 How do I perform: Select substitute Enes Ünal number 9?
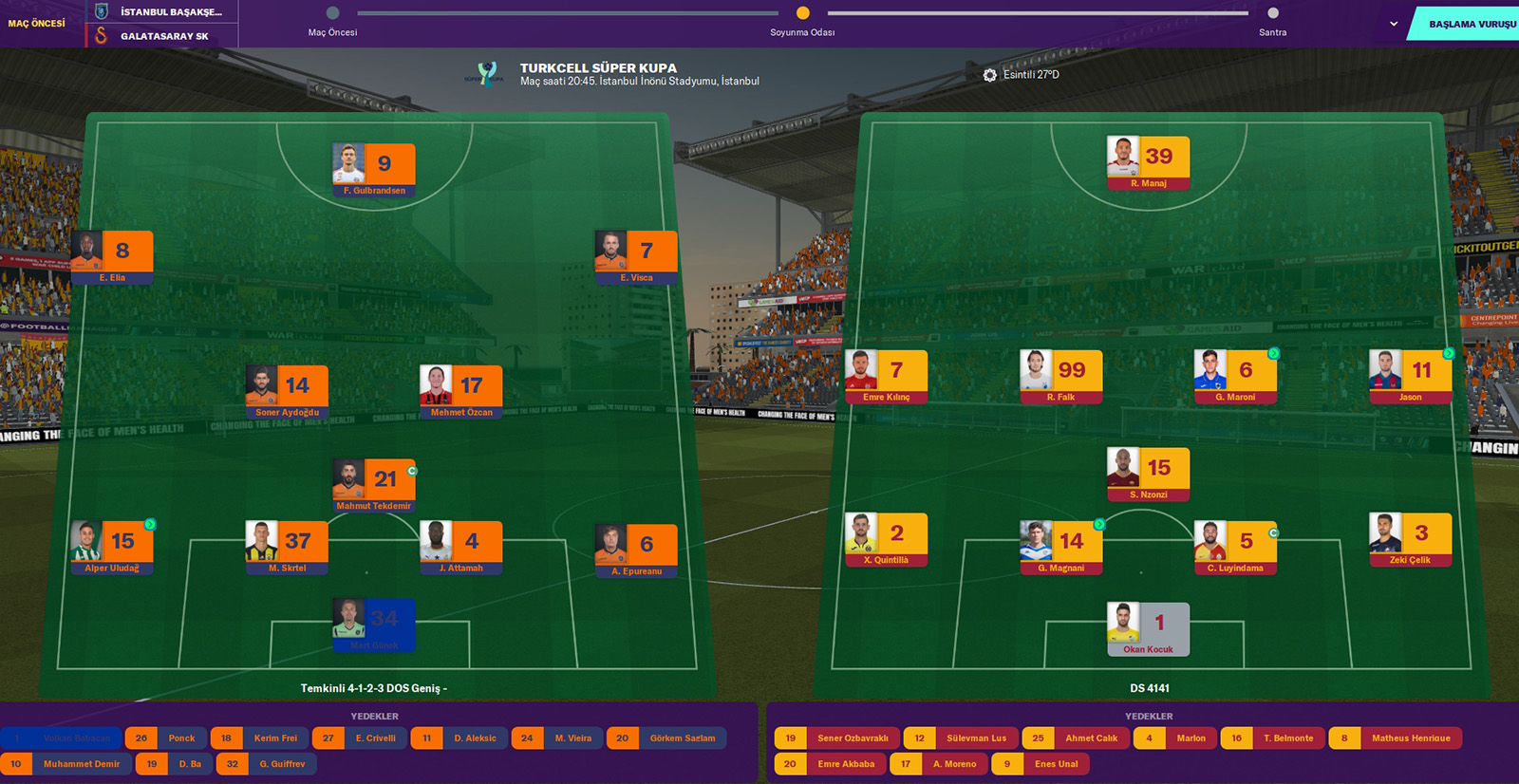point(1040,764)
